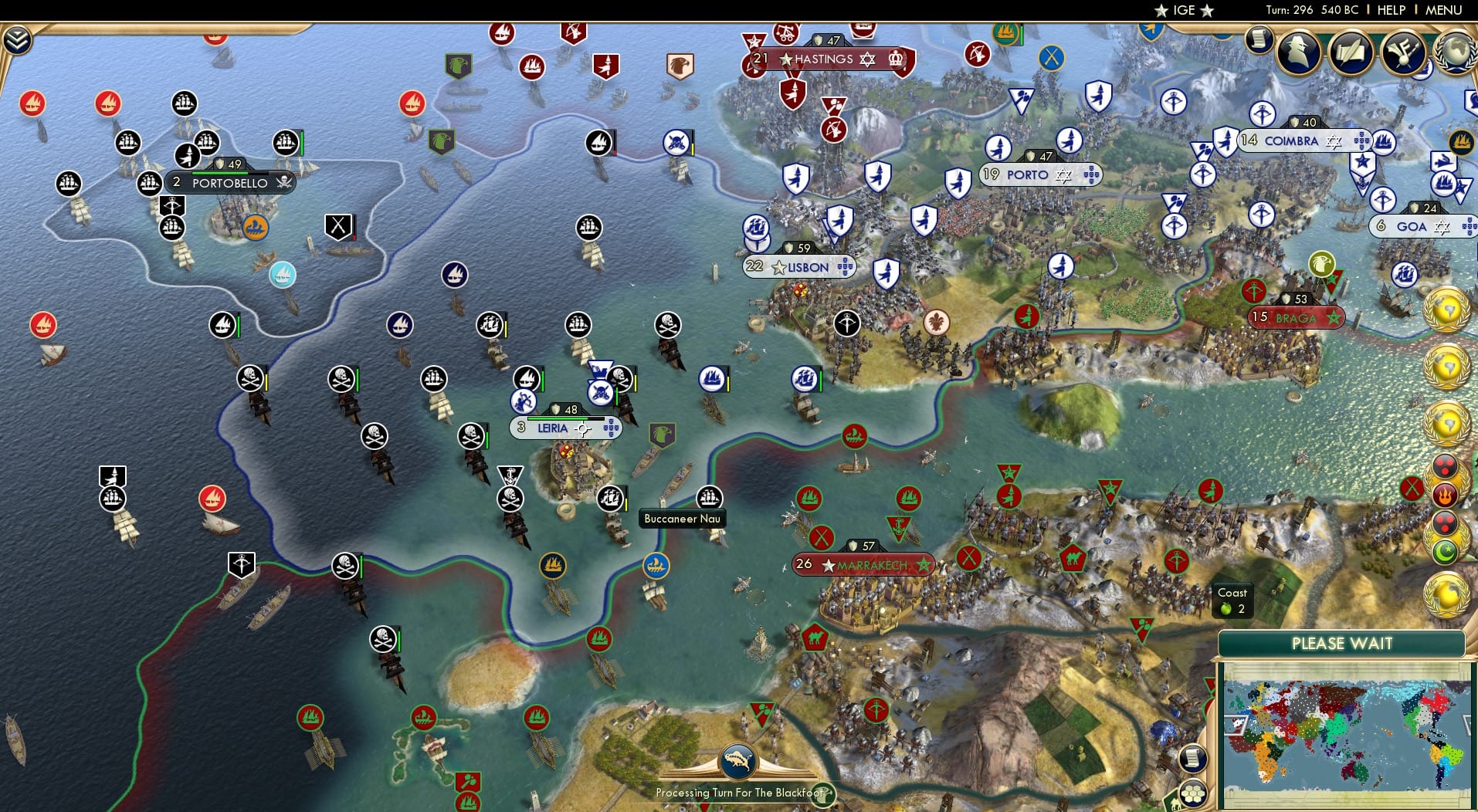
Task: Open HELP from the top bar
Action: click(1391, 10)
